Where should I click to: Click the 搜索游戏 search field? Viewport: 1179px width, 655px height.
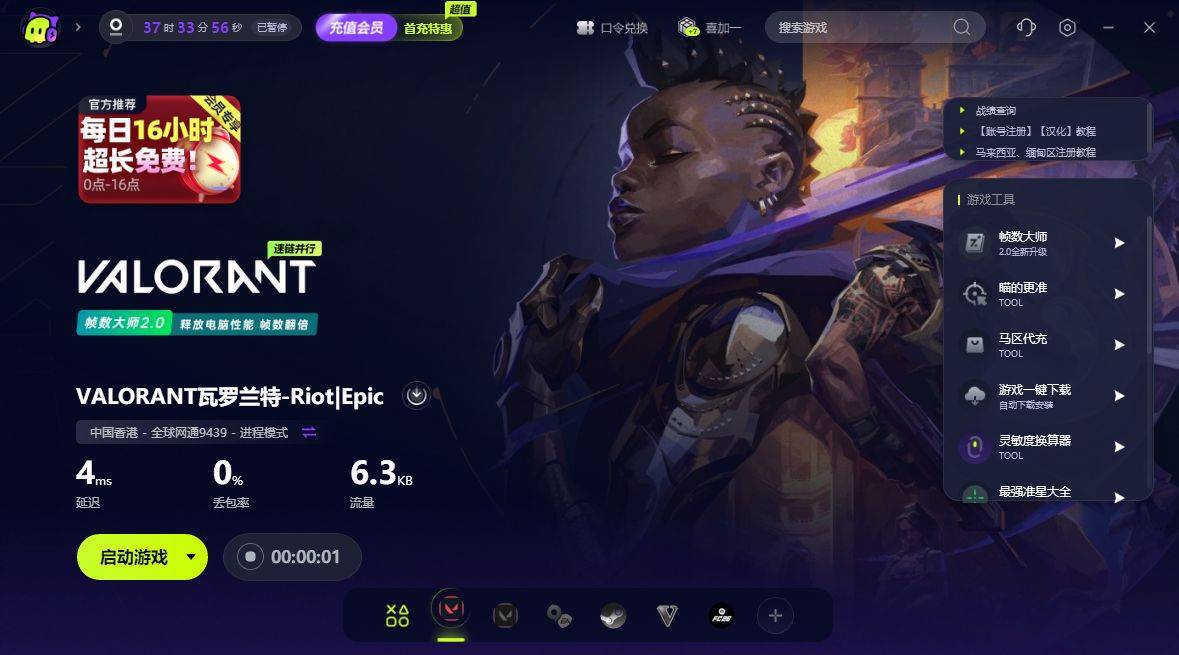(x=860, y=28)
